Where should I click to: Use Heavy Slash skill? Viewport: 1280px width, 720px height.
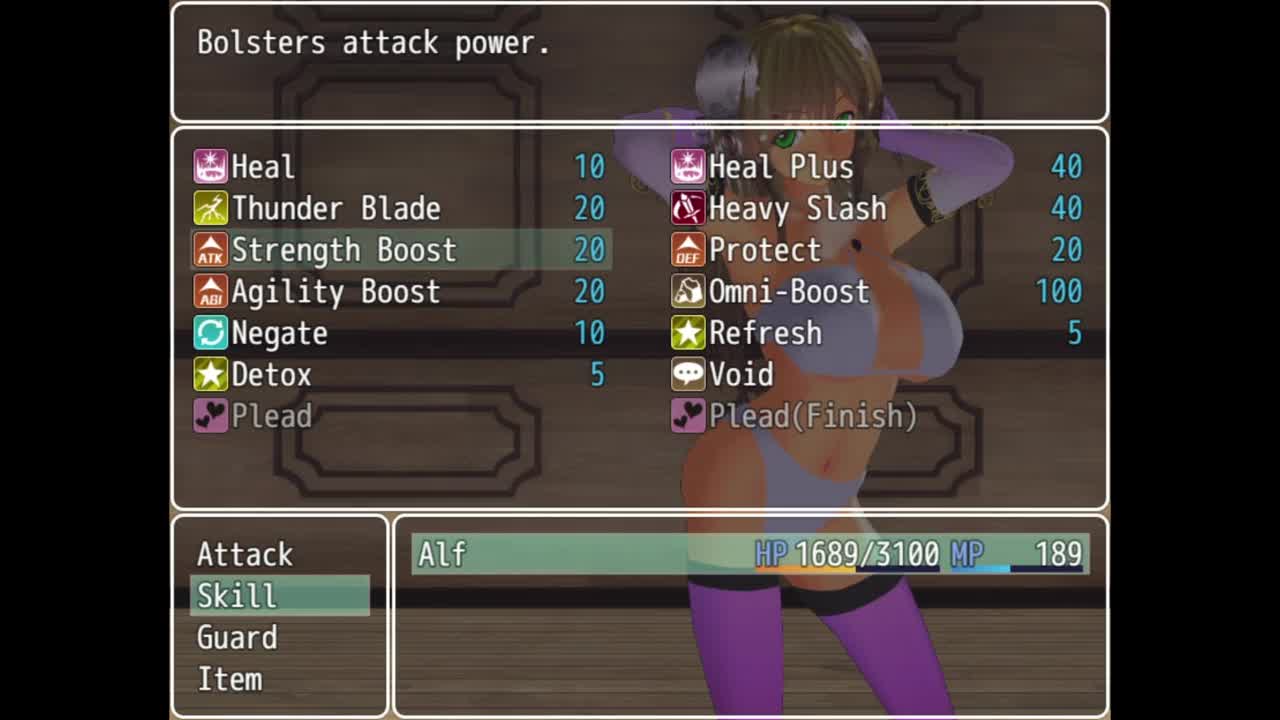(878, 208)
